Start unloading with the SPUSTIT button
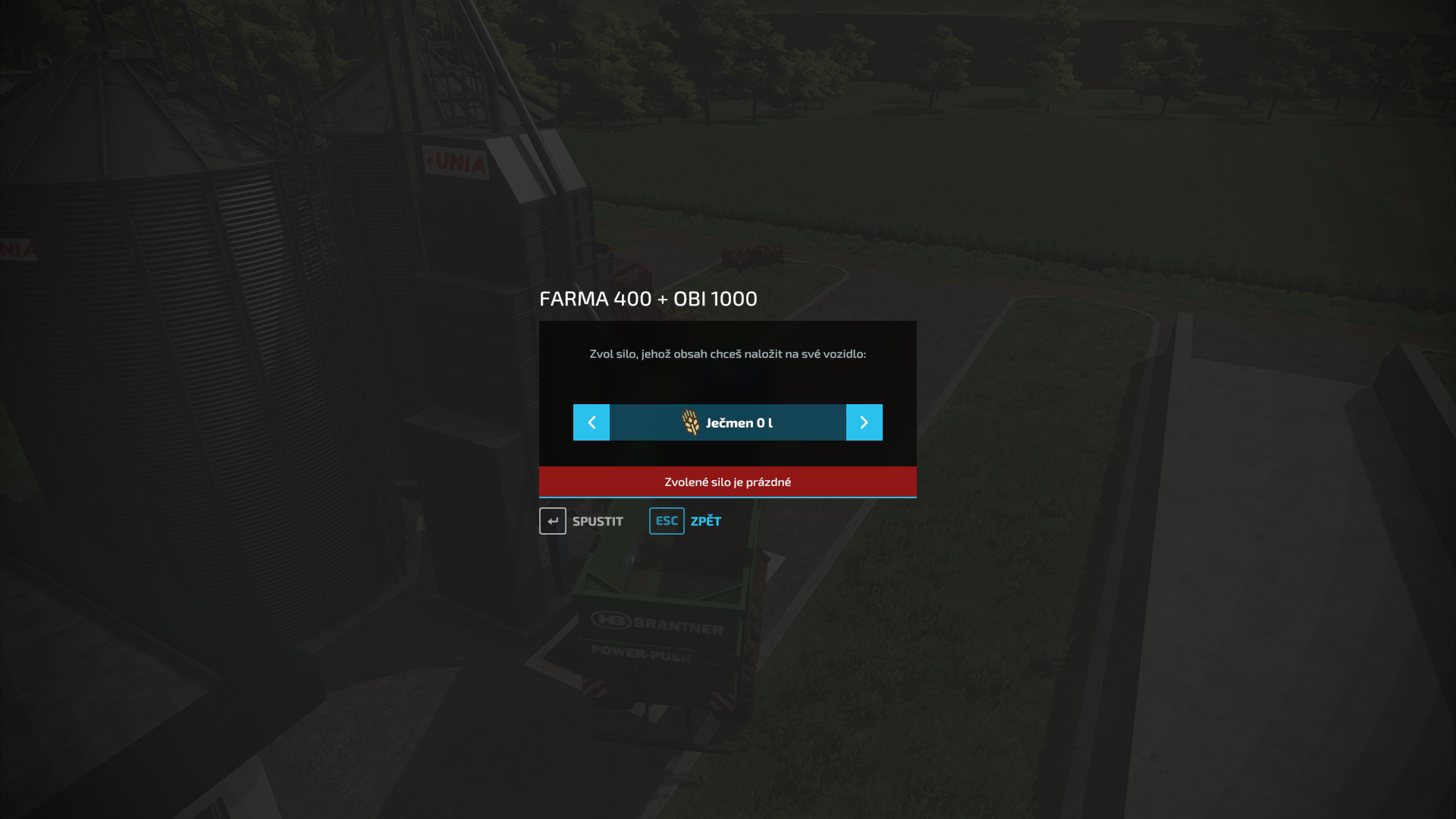 [582, 521]
